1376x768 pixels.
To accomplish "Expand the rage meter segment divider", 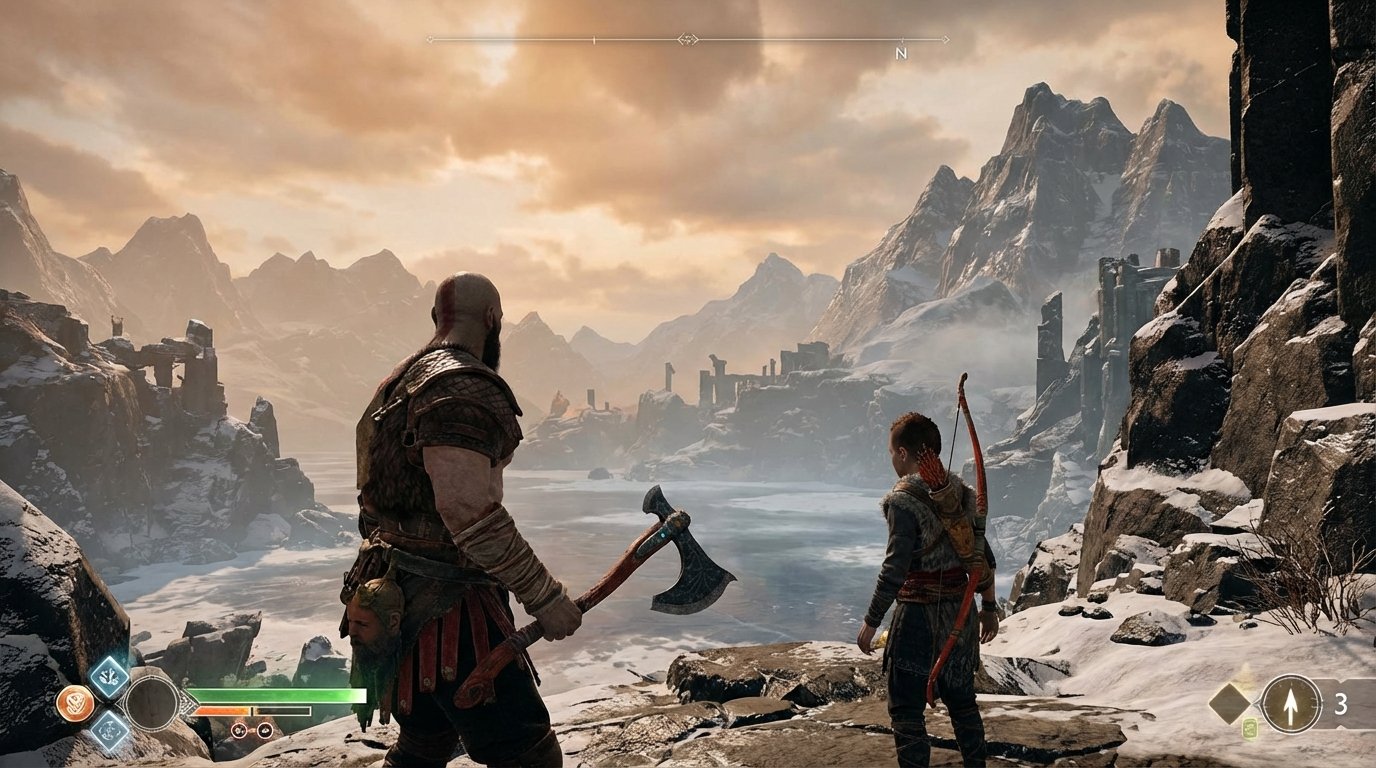I will point(251,710).
